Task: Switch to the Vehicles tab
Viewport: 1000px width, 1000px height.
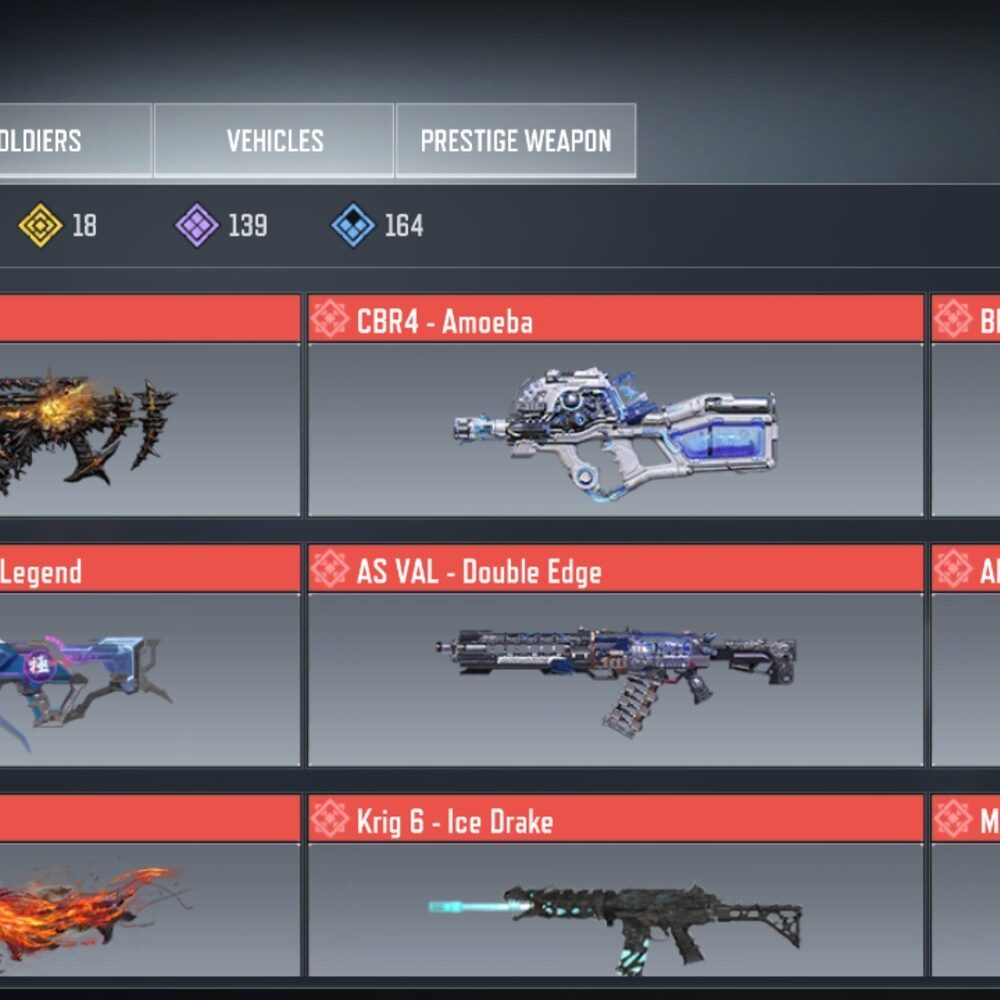Action: point(274,141)
